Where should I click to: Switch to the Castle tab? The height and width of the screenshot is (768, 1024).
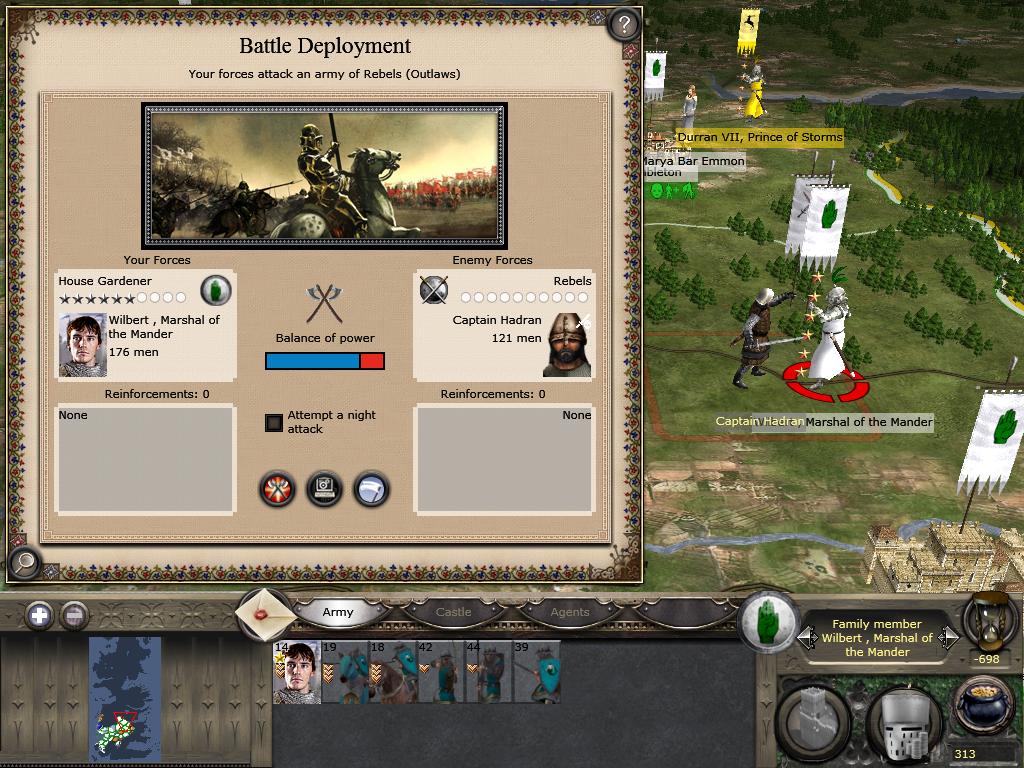pos(453,612)
